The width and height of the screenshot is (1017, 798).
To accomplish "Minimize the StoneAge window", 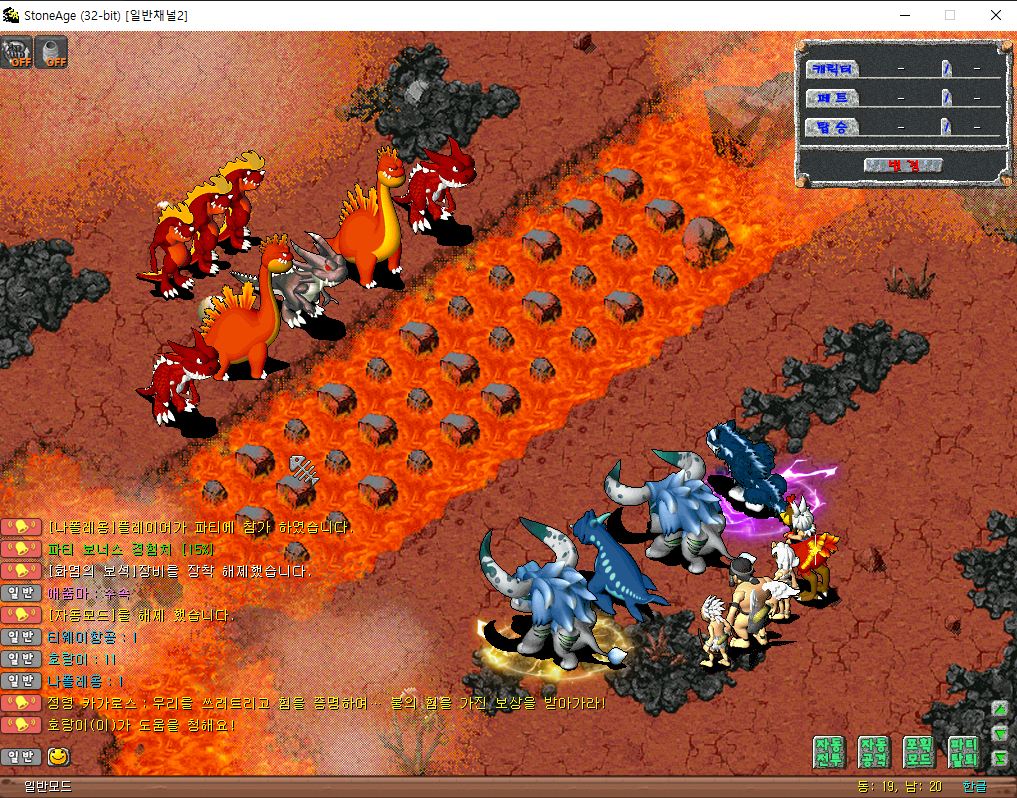I will (x=905, y=15).
